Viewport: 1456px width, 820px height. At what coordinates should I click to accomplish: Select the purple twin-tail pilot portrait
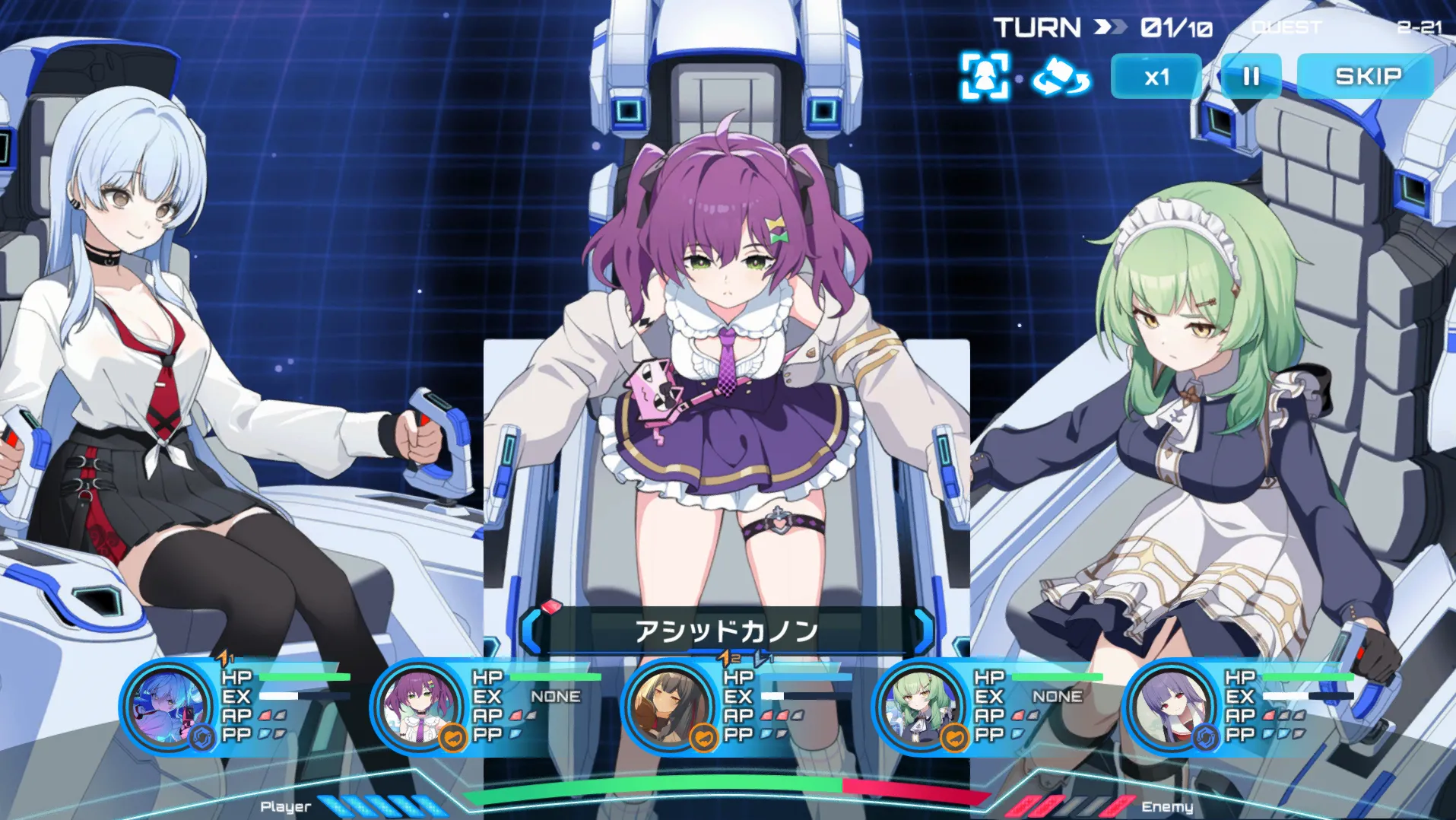[417, 707]
